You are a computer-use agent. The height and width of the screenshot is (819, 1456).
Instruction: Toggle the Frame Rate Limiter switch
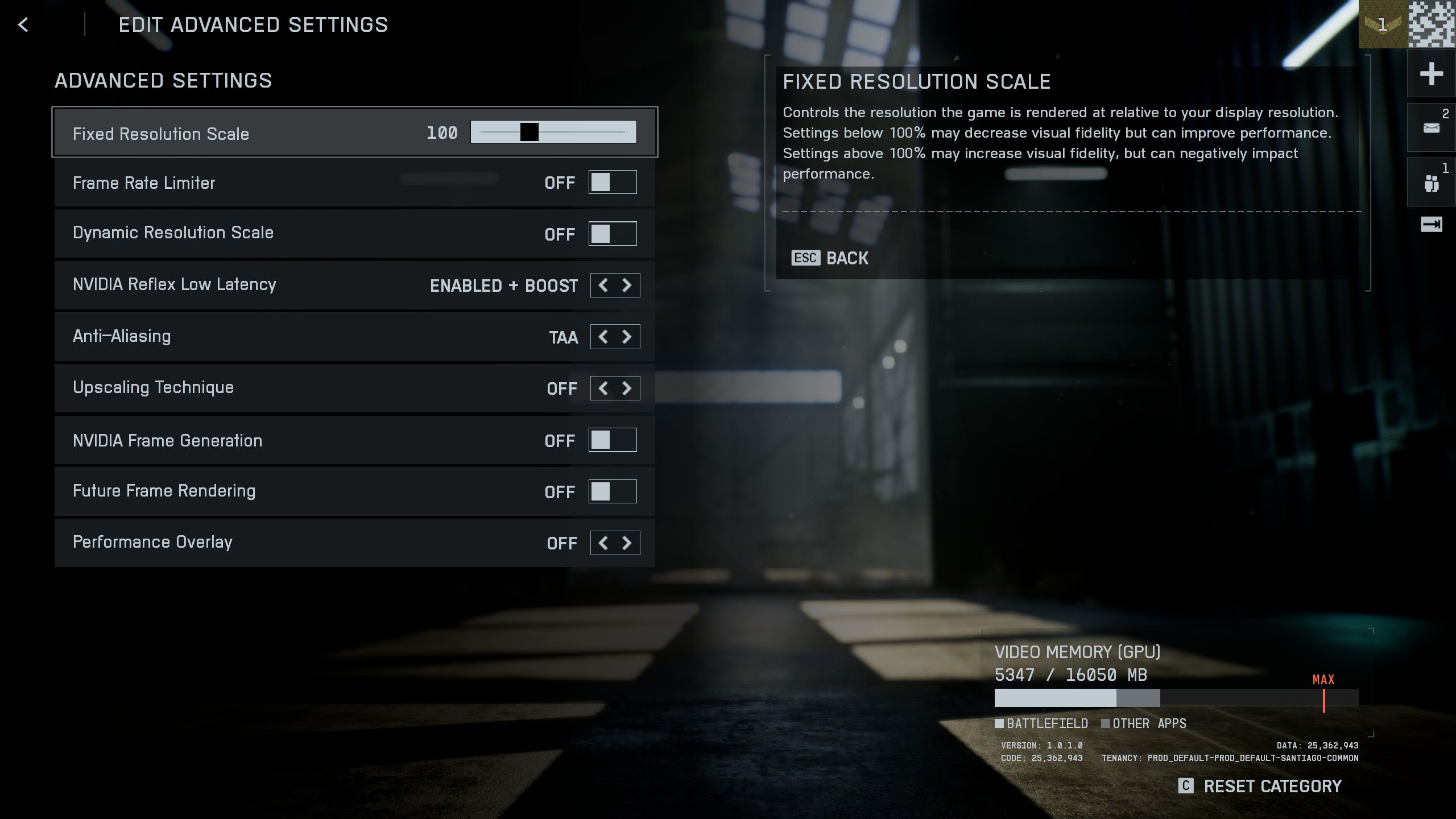point(612,183)
